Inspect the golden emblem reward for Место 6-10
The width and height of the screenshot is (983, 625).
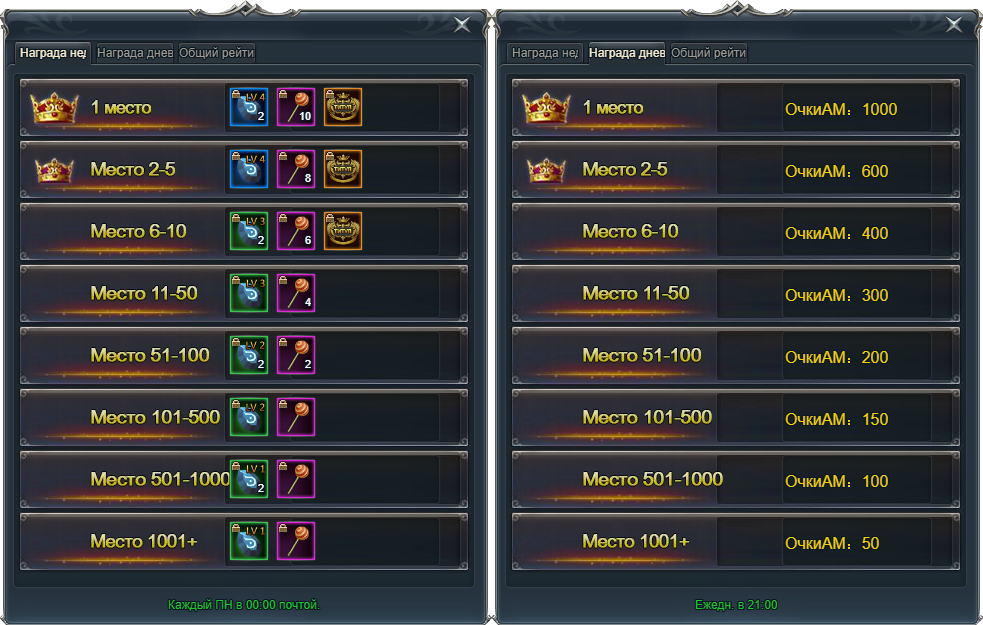(343, 232)
